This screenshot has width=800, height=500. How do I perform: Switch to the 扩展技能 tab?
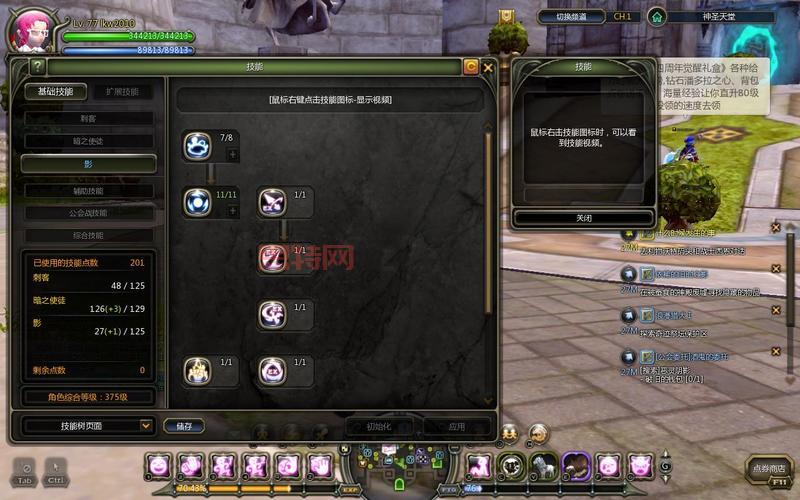[123, 91]
